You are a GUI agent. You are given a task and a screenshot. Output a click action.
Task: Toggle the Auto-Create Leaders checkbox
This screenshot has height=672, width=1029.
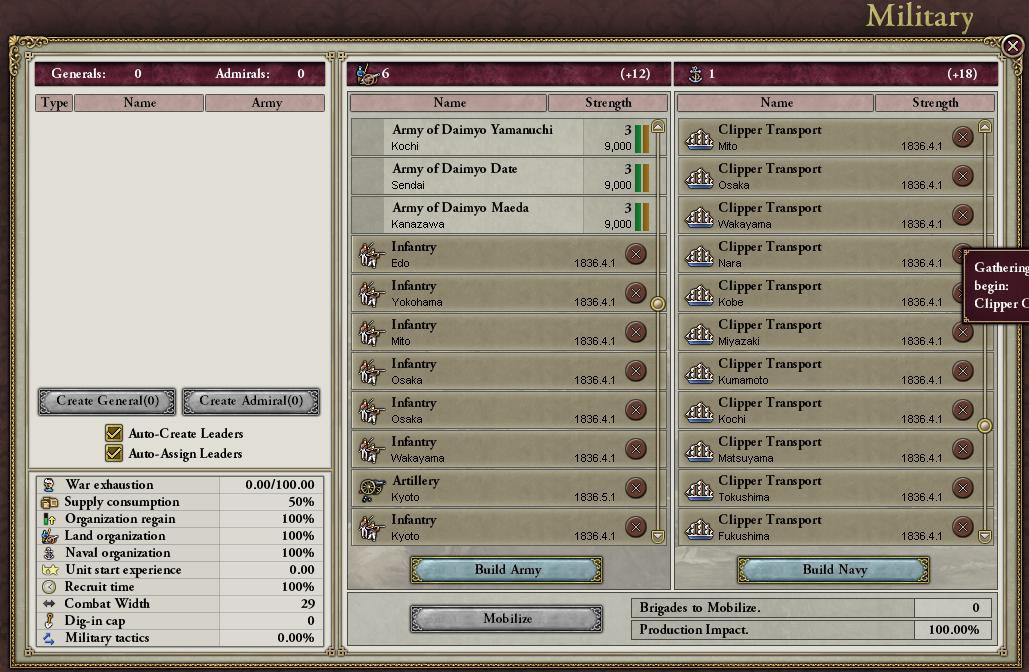(x=114, y=434)
